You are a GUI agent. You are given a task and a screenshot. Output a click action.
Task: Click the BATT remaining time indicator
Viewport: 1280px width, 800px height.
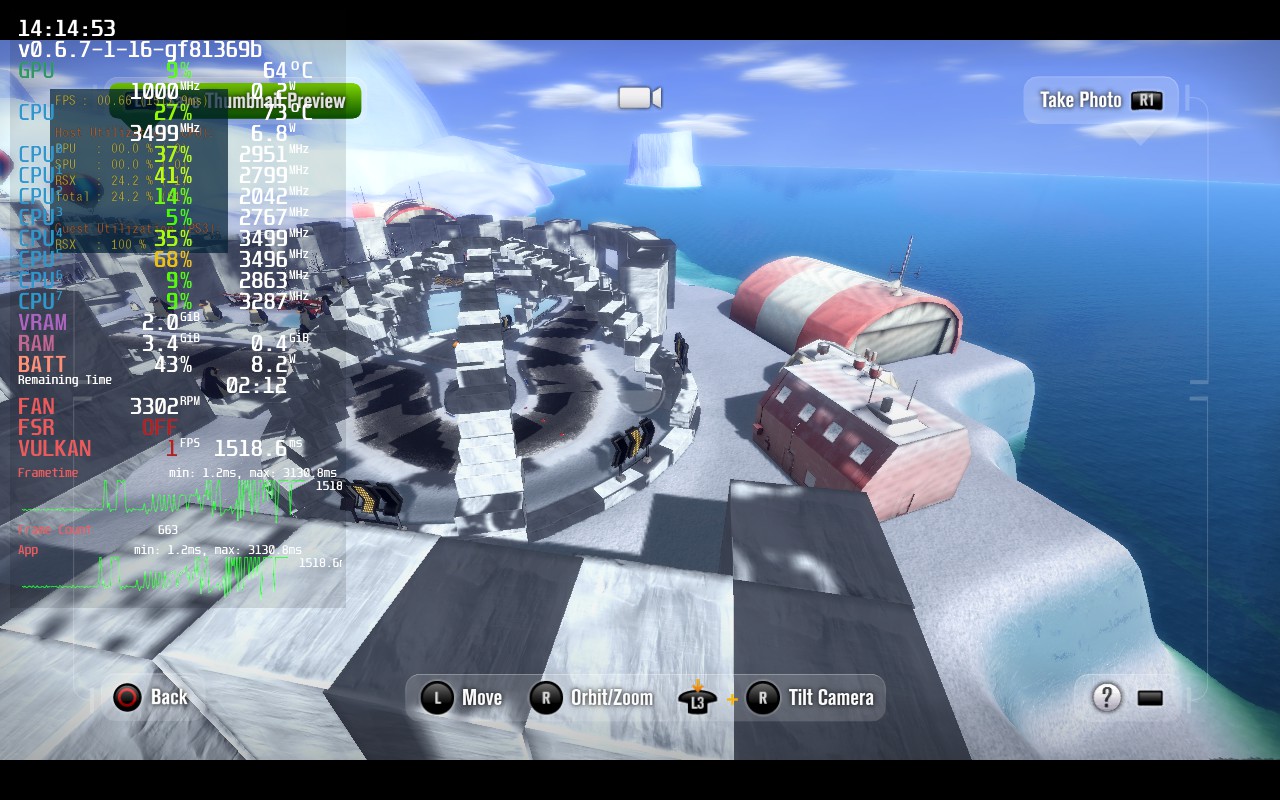pos(64,380)
